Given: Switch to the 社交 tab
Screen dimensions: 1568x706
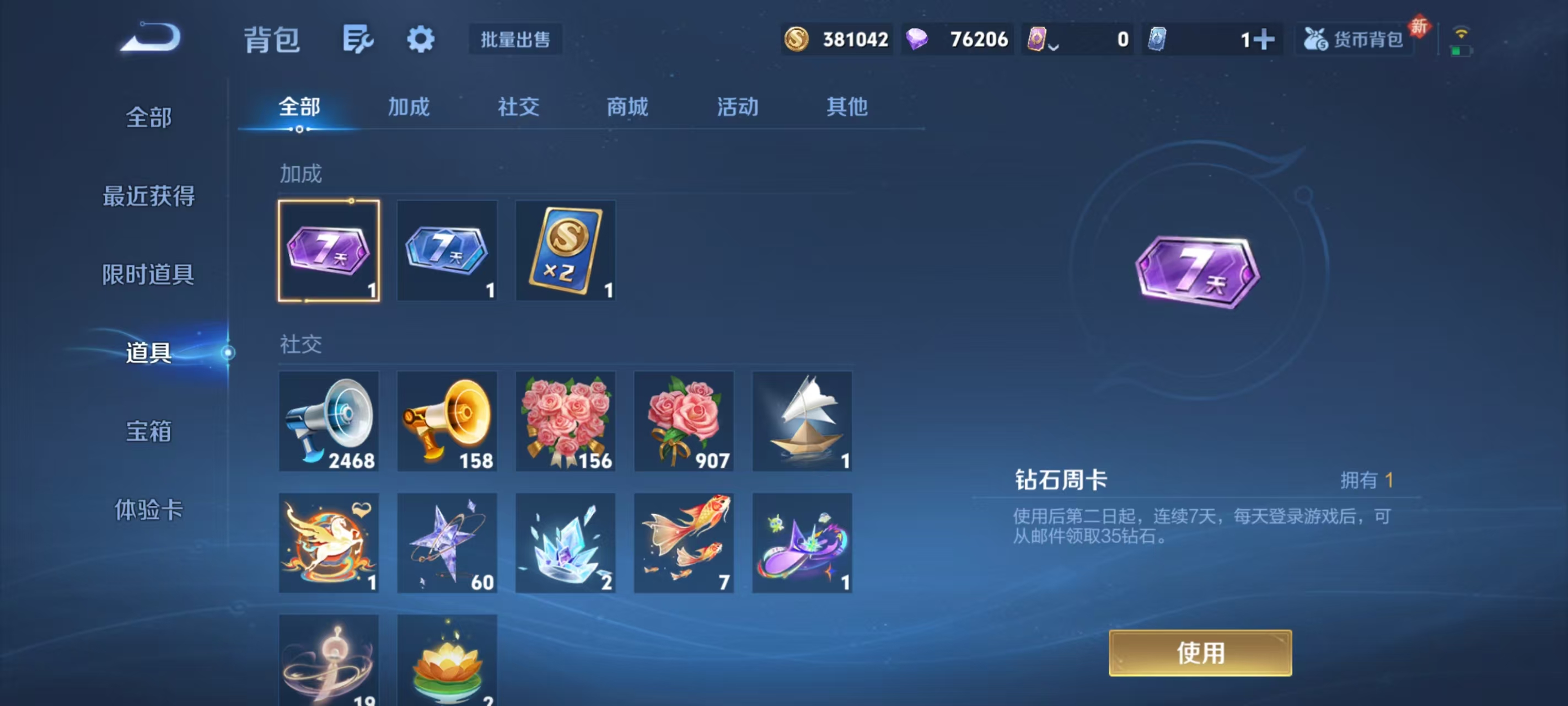Looking at the screenshot, I should [518, 107].
